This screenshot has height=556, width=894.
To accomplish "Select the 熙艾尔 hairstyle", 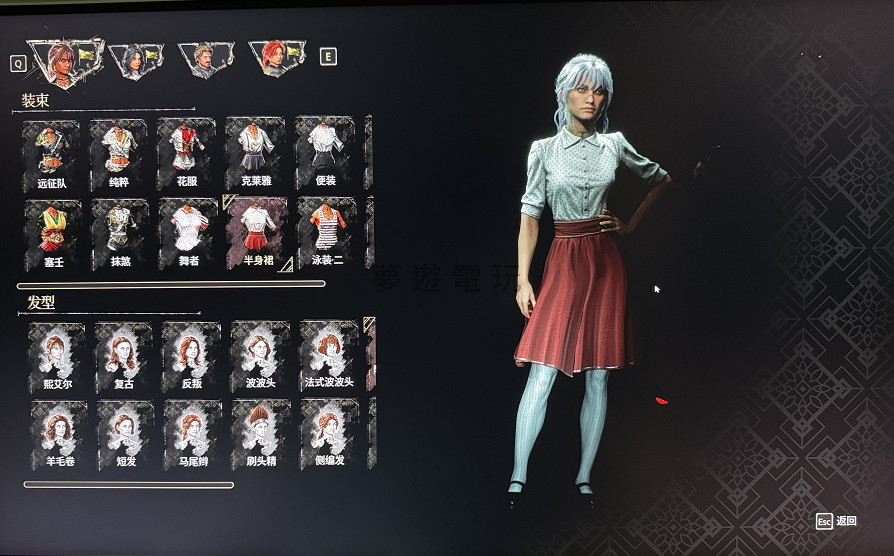I will [56, 355].
